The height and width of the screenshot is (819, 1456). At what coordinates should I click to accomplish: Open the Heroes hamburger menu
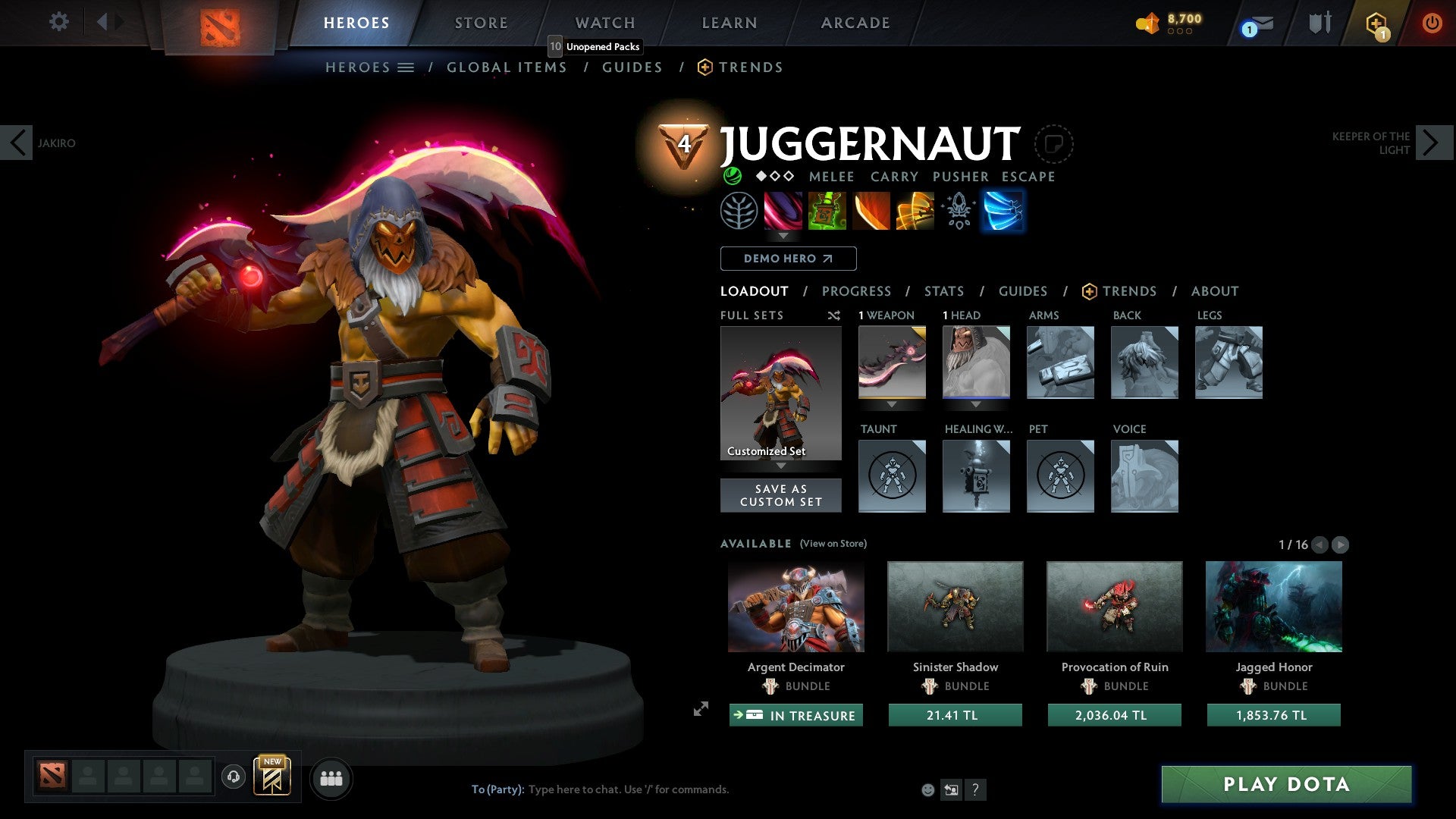click(406, 67)
